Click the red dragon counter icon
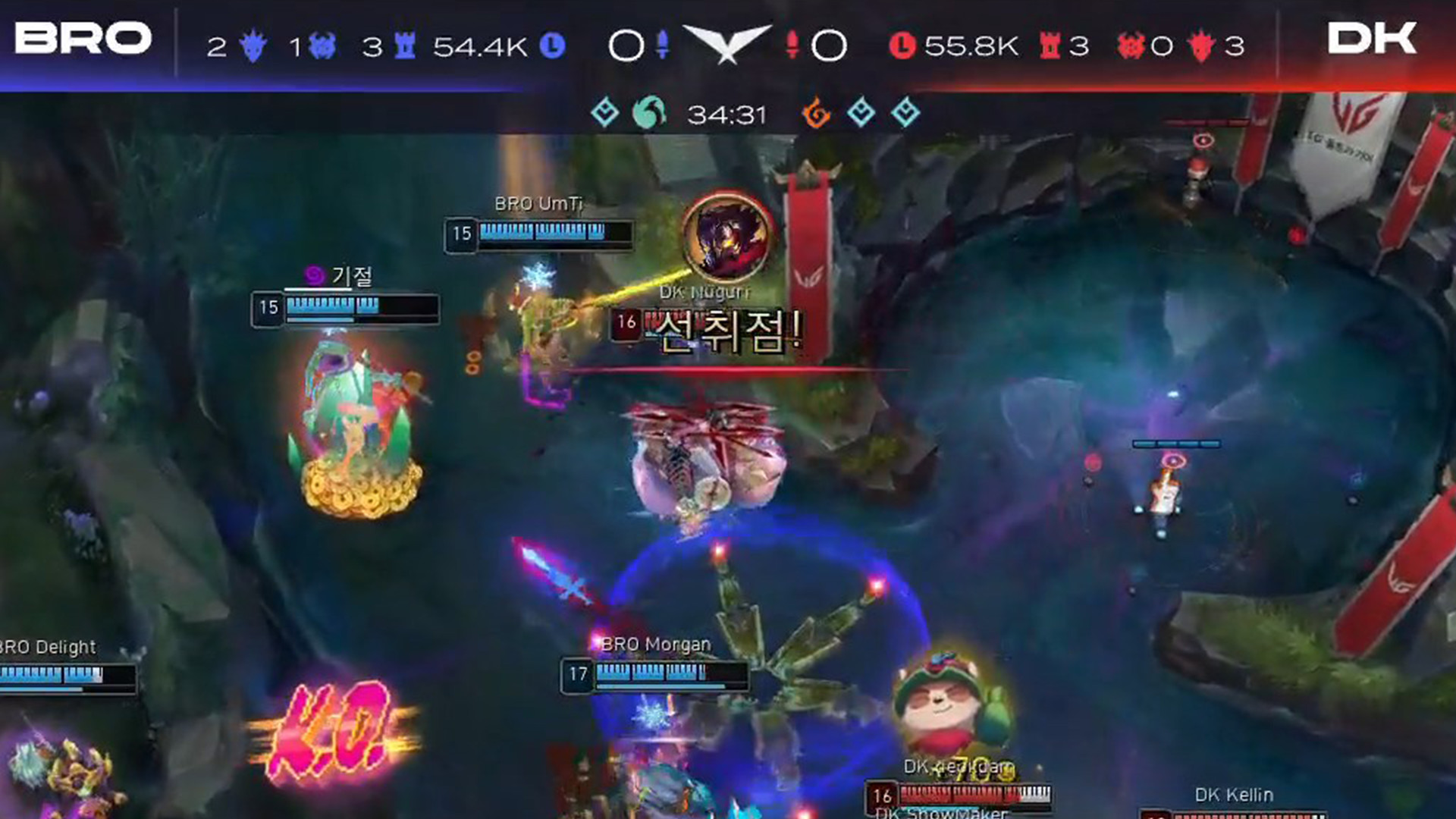Image resolution: width=1456 pixels, height=819 pixels. pyautogui.click(x=1200, y=44)
